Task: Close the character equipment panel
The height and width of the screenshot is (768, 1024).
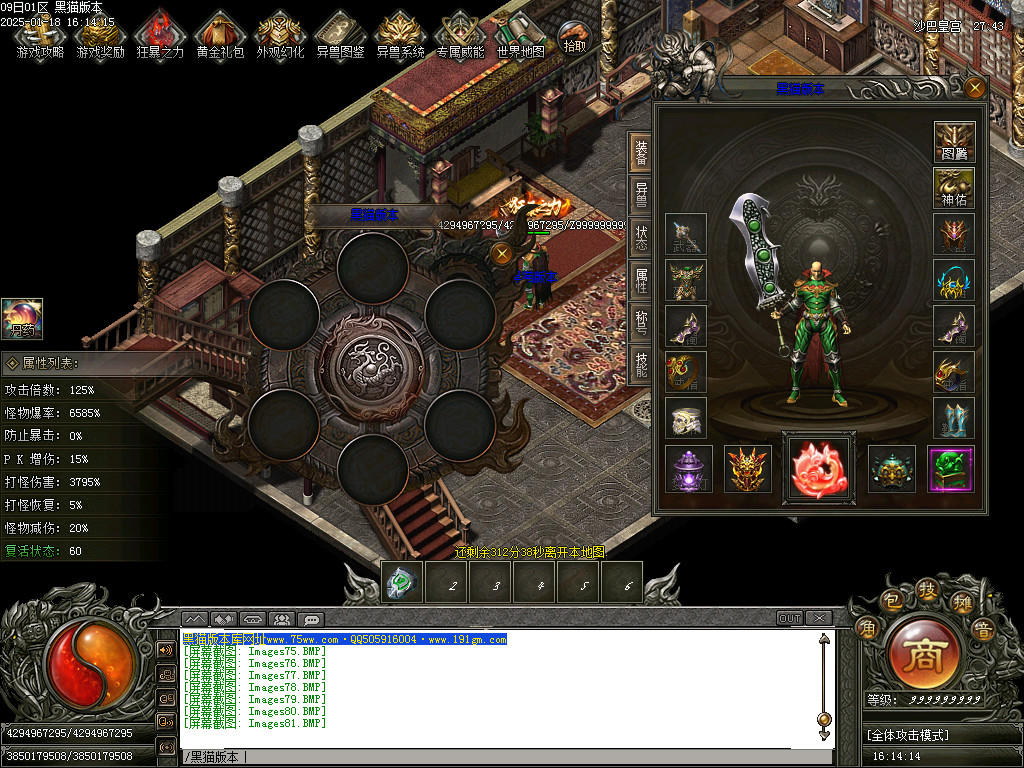Action: [975, 87]
